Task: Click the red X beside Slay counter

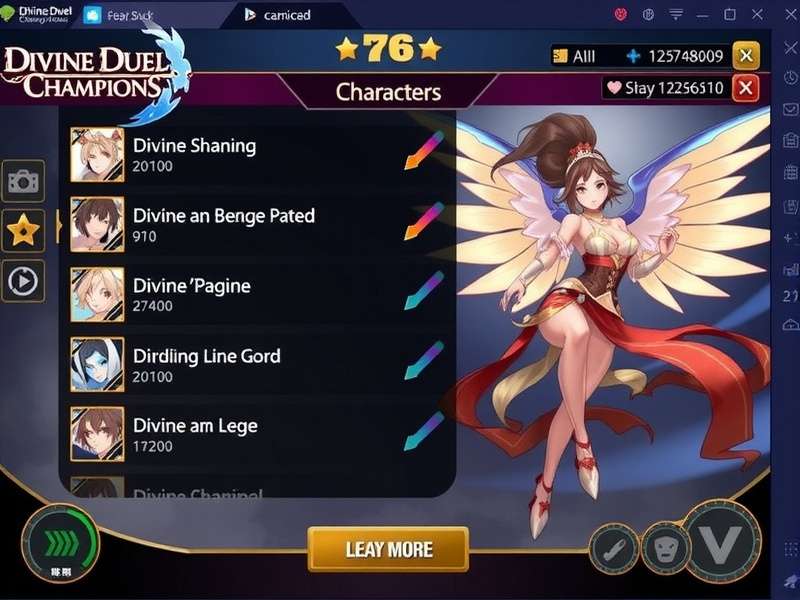Action: tap(746, 88)
